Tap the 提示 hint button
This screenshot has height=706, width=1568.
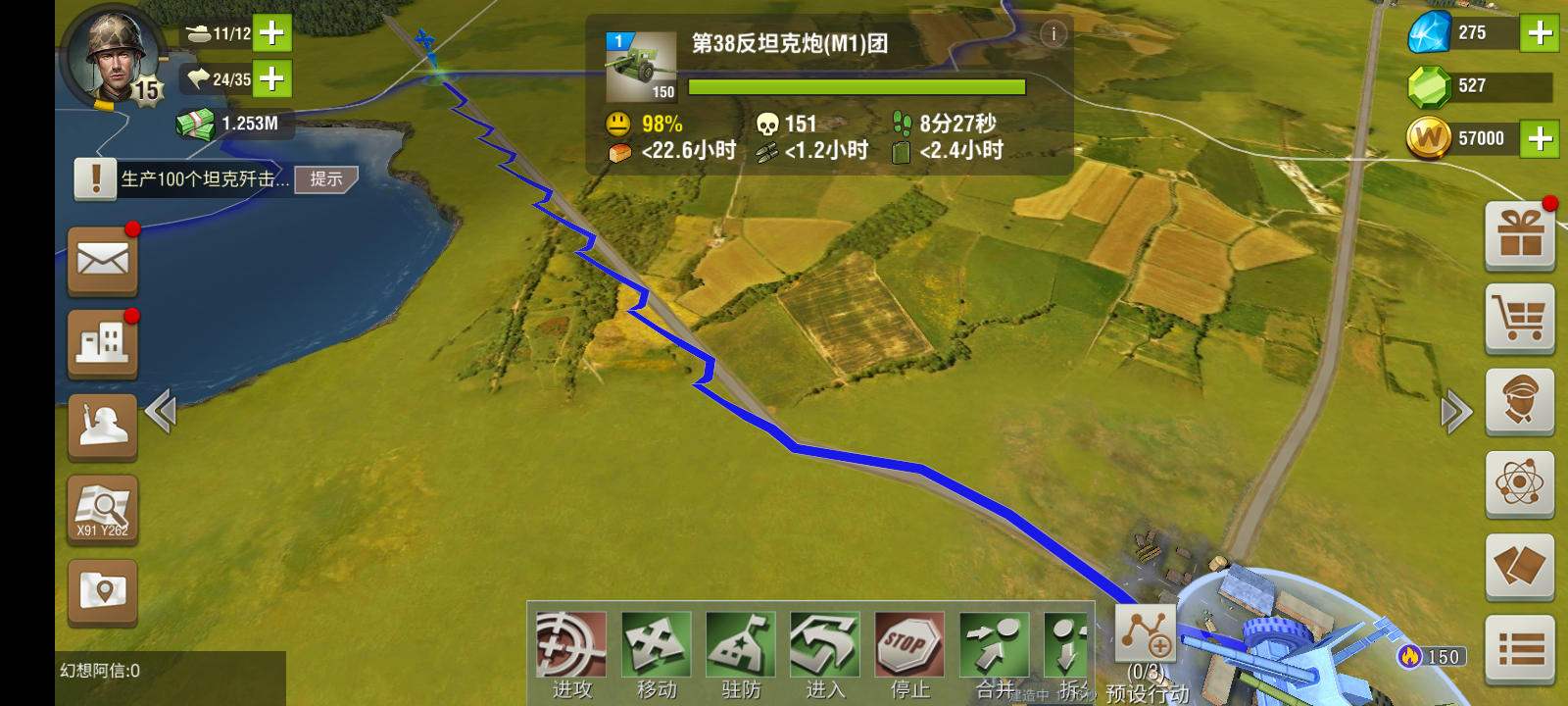tap(326, 180)
